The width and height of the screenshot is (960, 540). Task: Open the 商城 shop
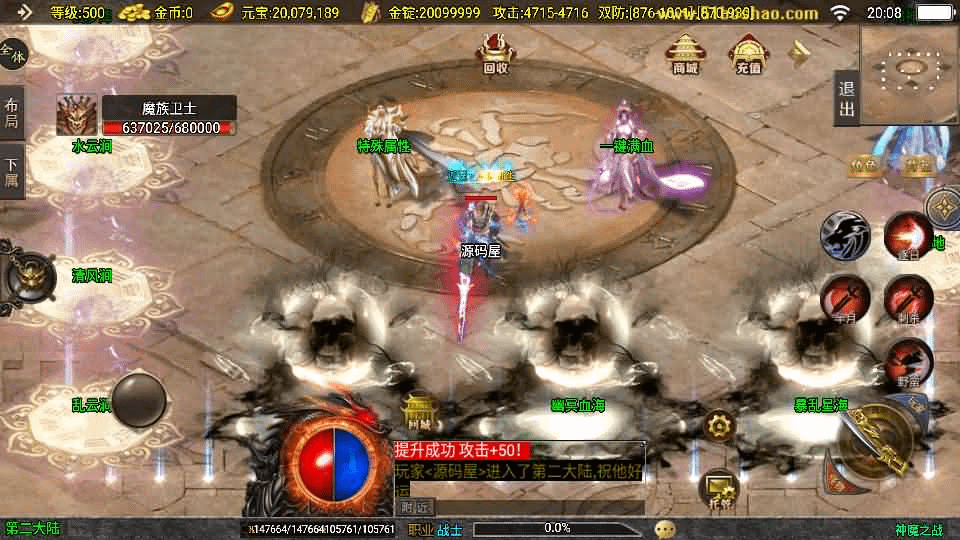coord(685,54)
